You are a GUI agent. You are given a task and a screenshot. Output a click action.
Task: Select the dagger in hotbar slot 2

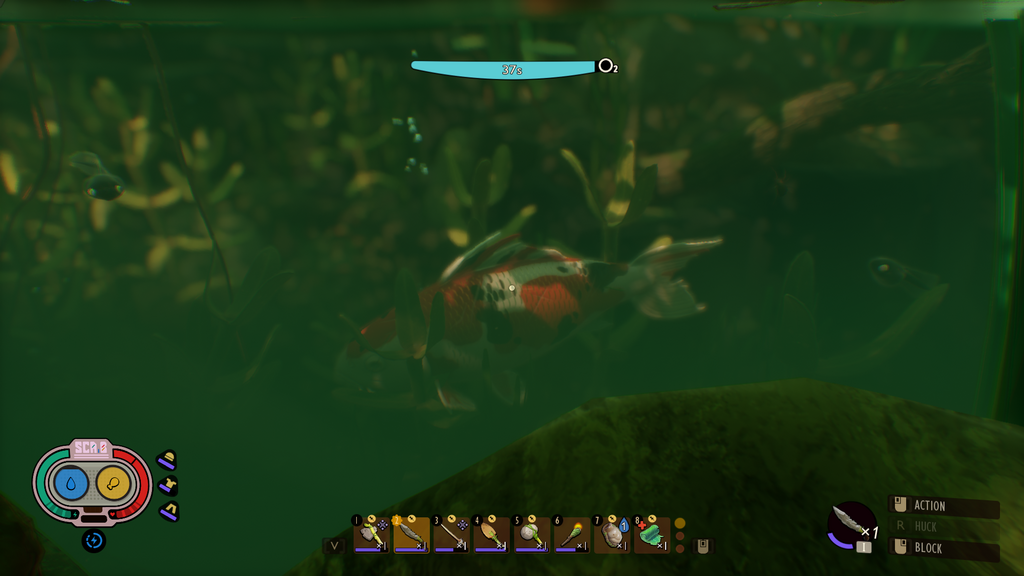pos(411,535)
